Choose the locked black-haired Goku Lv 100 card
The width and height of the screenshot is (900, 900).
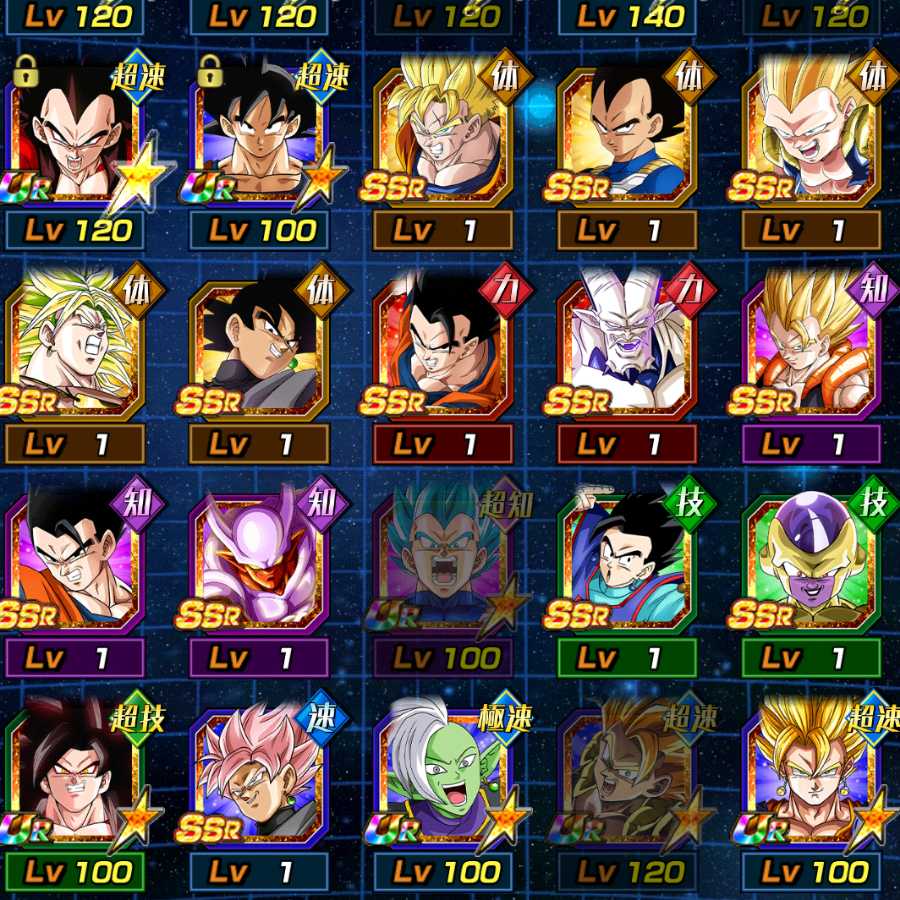click(260, 135)
